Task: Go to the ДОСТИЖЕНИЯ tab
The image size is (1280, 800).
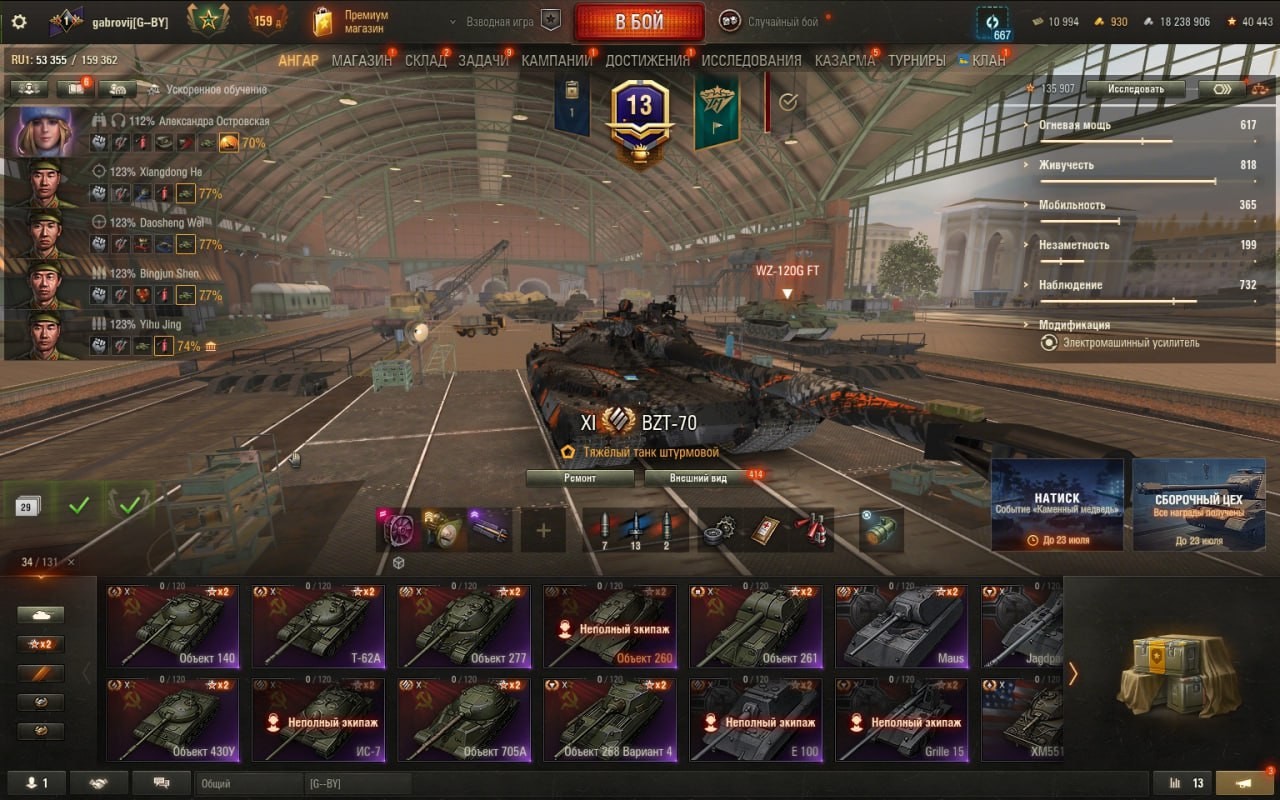Action: click(x=647, y=60)
